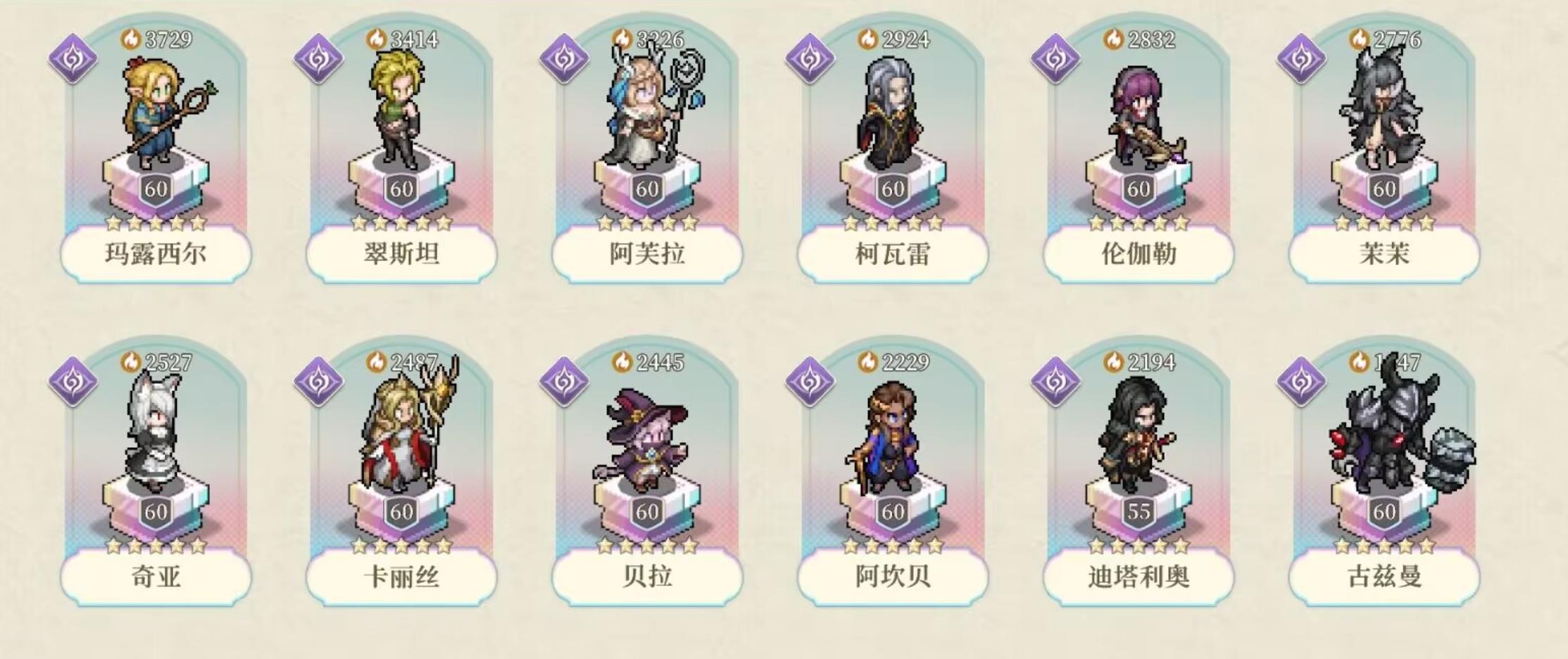
Task: Click 茉茉's character sprite
Action: (1382, 113)
